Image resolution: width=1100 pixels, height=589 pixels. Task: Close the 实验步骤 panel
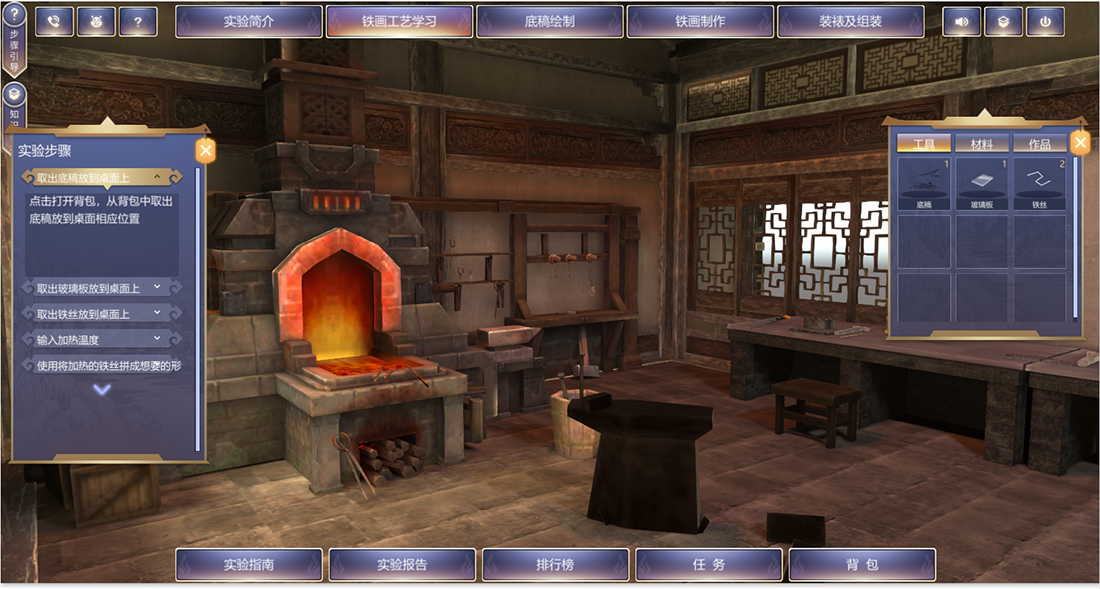(x=205, y=151)
